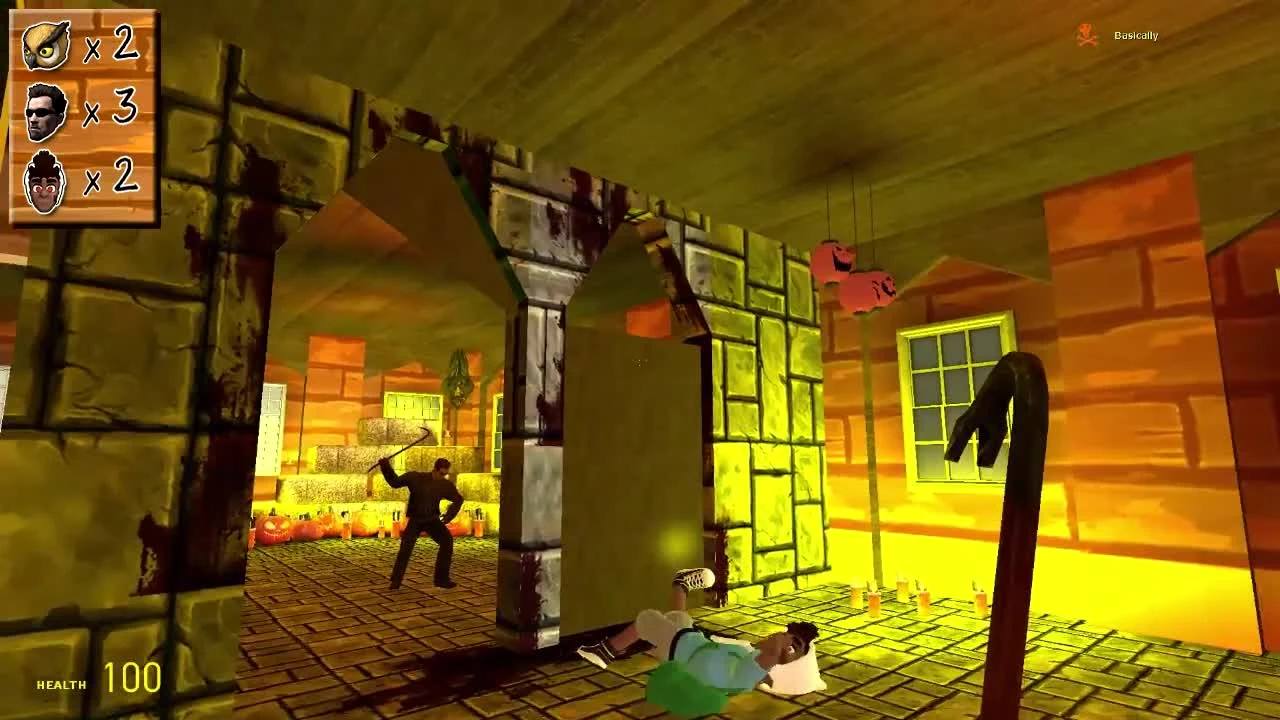Click the orange skull kill-feed icon
Viewport: 1280px width, 720px height.
pos(1084,33)
